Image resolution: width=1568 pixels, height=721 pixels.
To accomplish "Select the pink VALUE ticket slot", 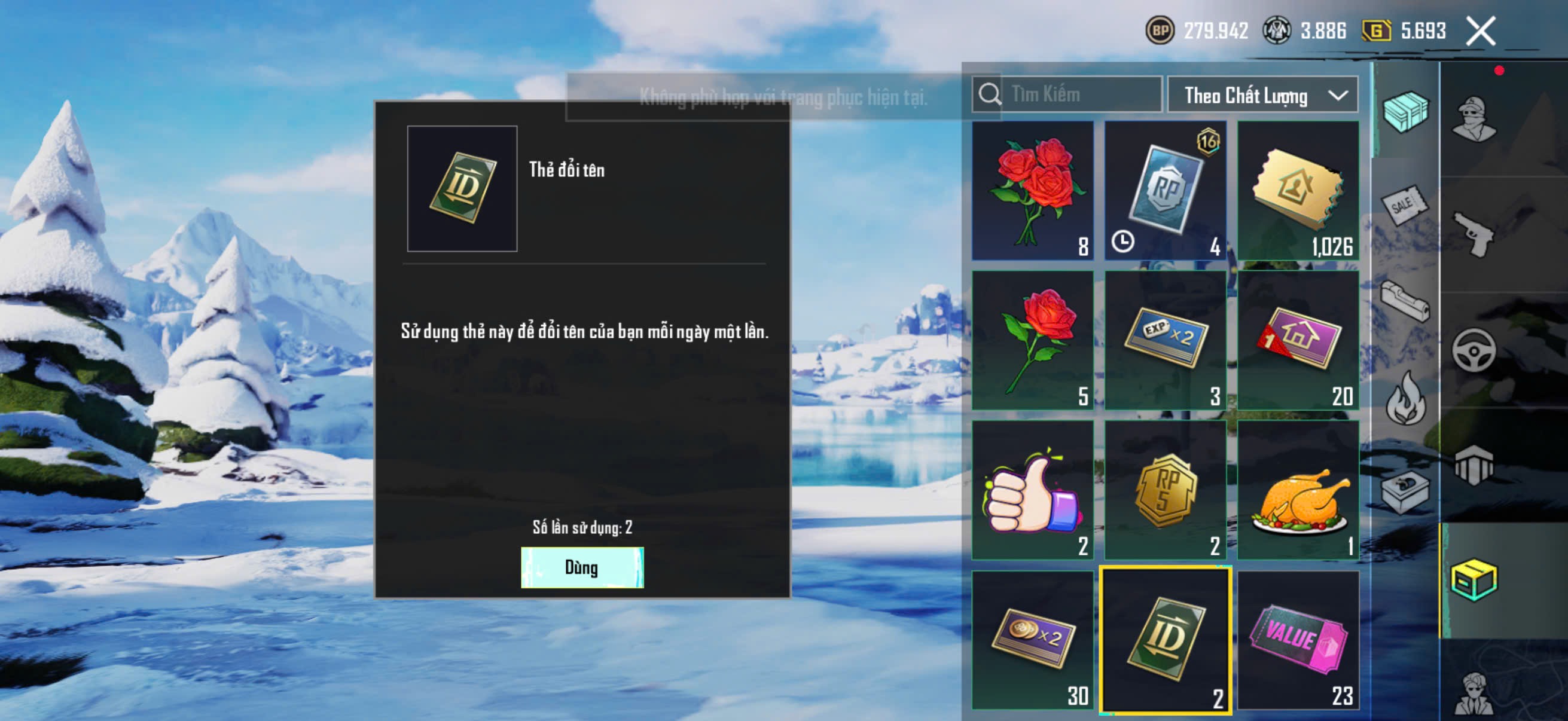I will [1298, 640].
